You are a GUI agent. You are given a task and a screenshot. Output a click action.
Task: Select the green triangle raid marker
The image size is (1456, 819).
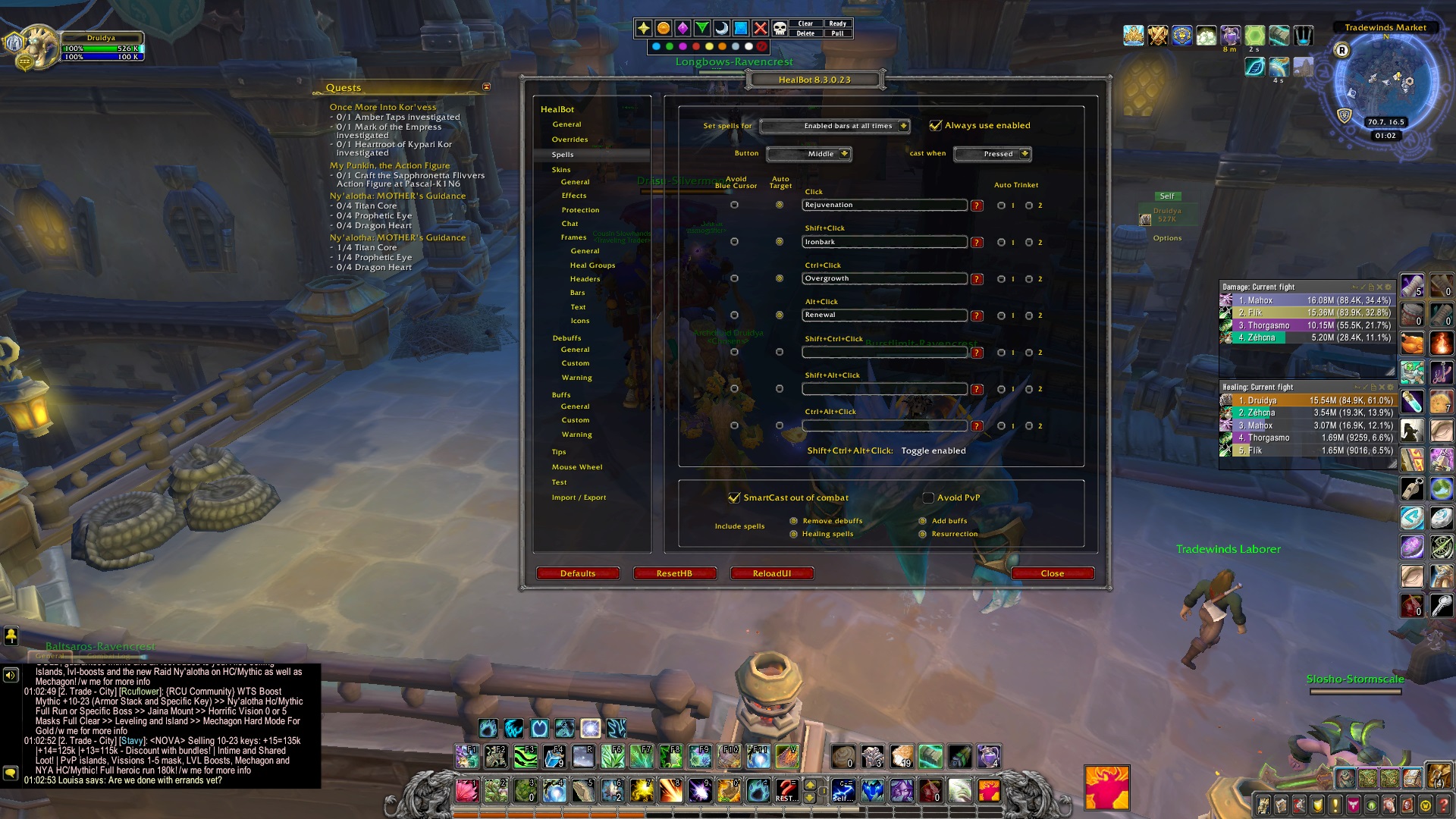click(x=701, y=29)
